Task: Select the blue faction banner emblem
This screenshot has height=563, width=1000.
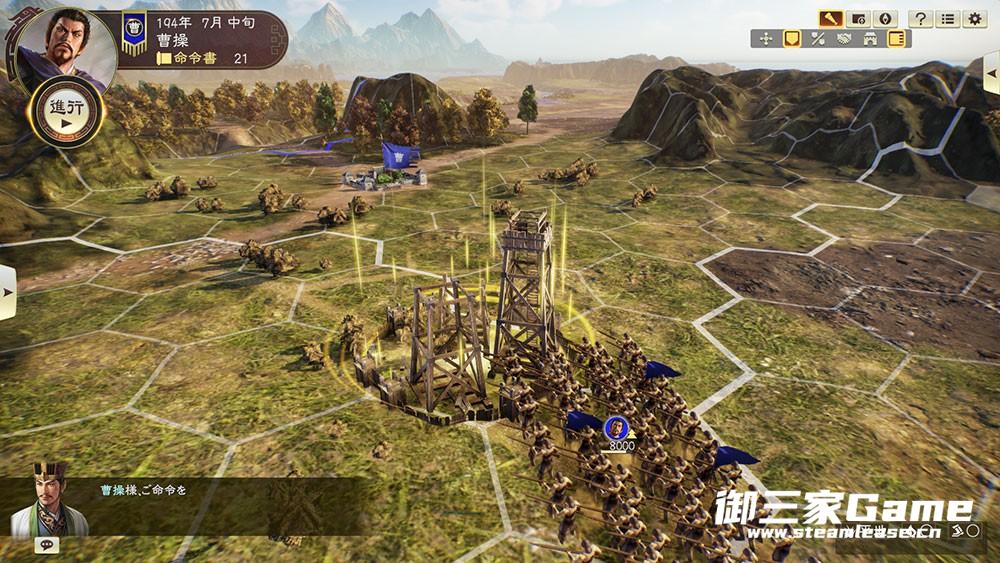Action: (134, 33)
